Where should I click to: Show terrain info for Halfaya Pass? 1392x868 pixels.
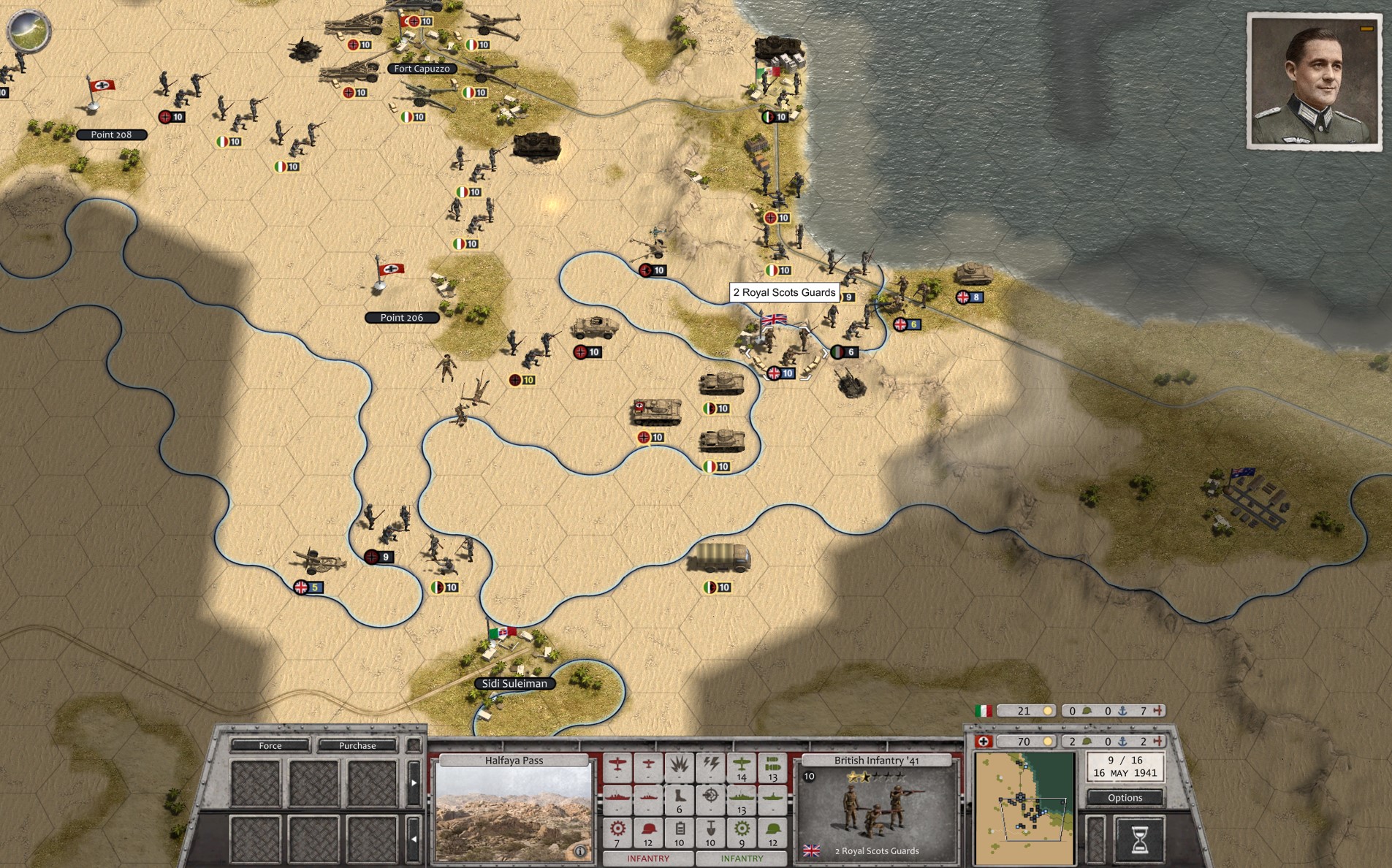pos(580,851)
